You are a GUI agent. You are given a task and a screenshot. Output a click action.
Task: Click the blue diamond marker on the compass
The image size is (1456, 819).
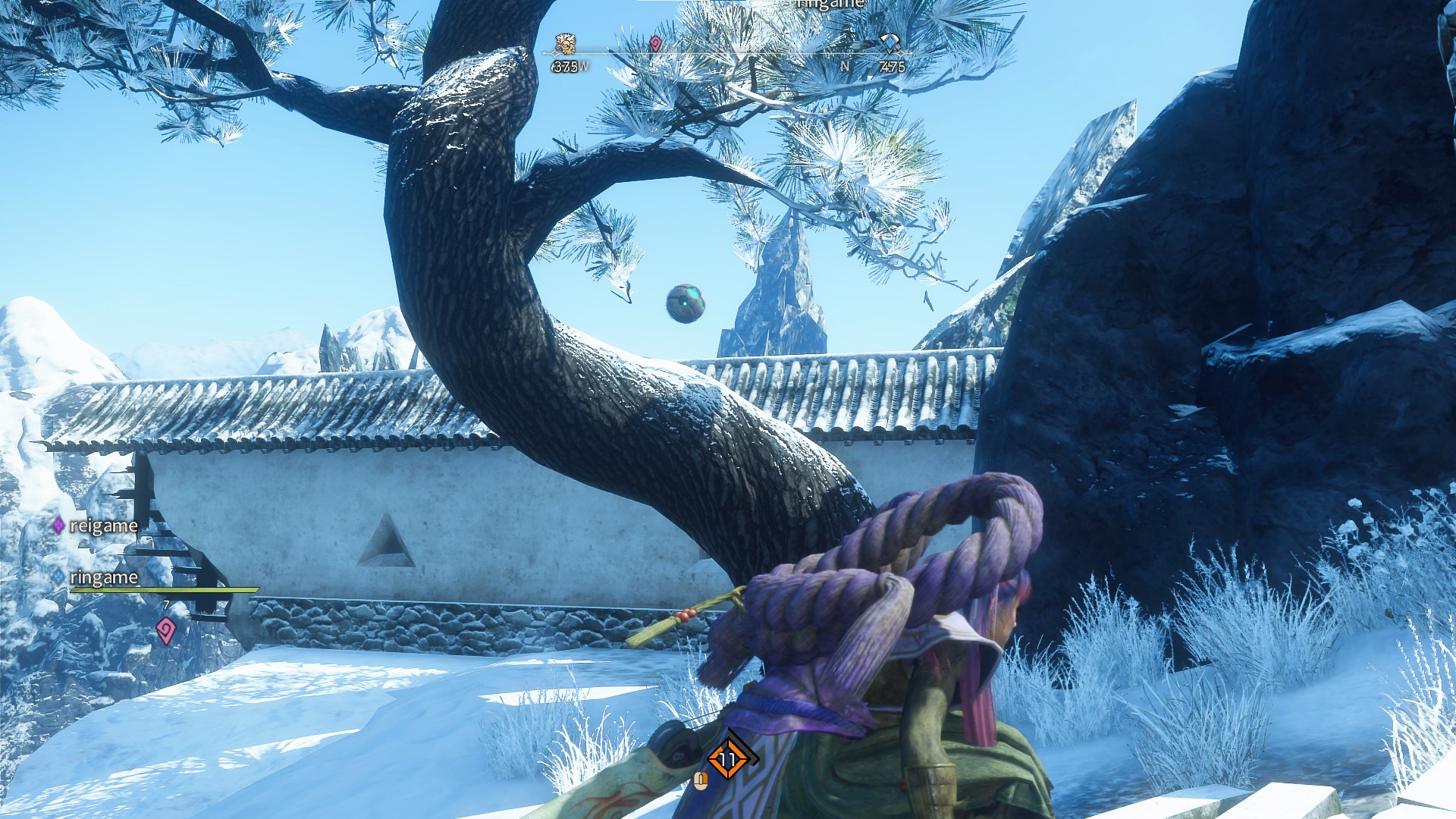tap(889, 43)
